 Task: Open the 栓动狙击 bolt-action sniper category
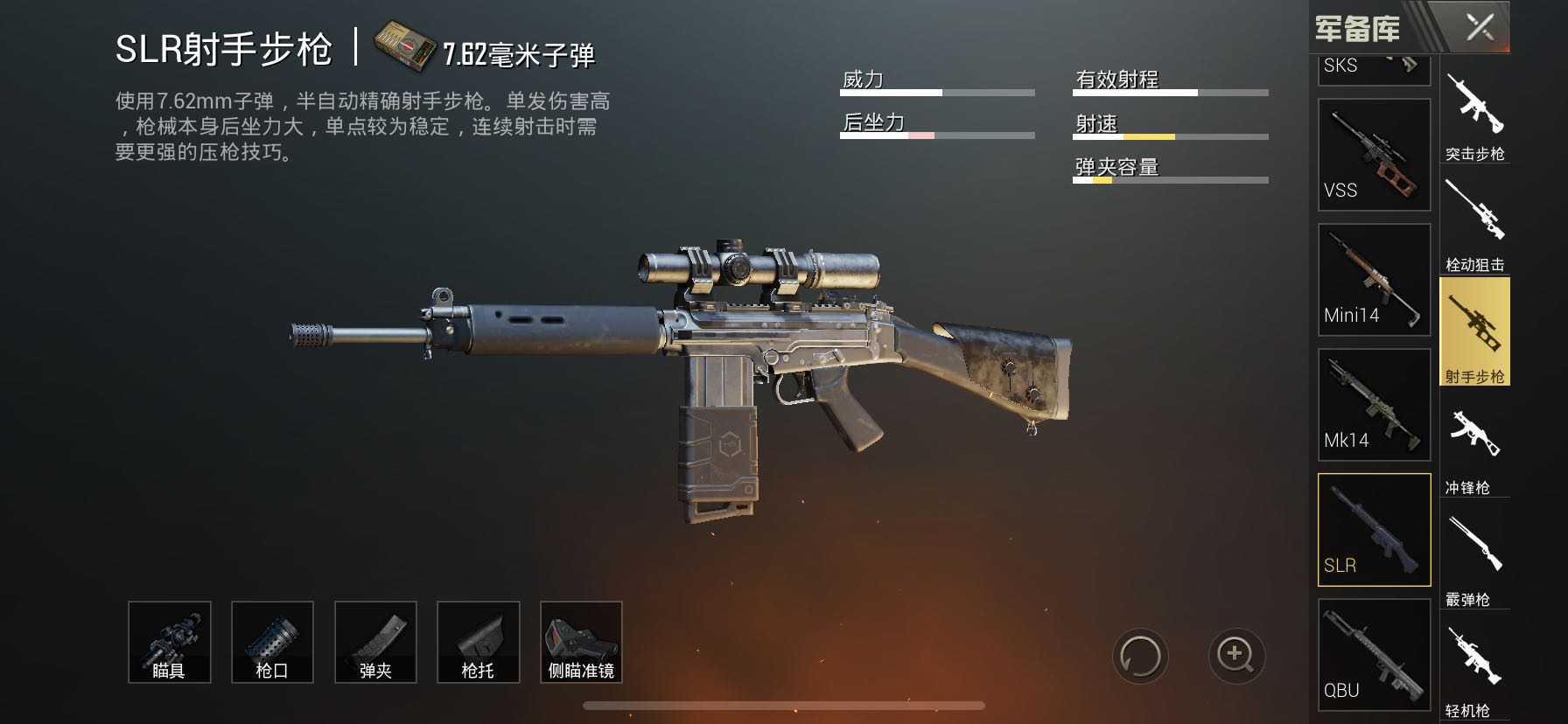coord(1474,225)
